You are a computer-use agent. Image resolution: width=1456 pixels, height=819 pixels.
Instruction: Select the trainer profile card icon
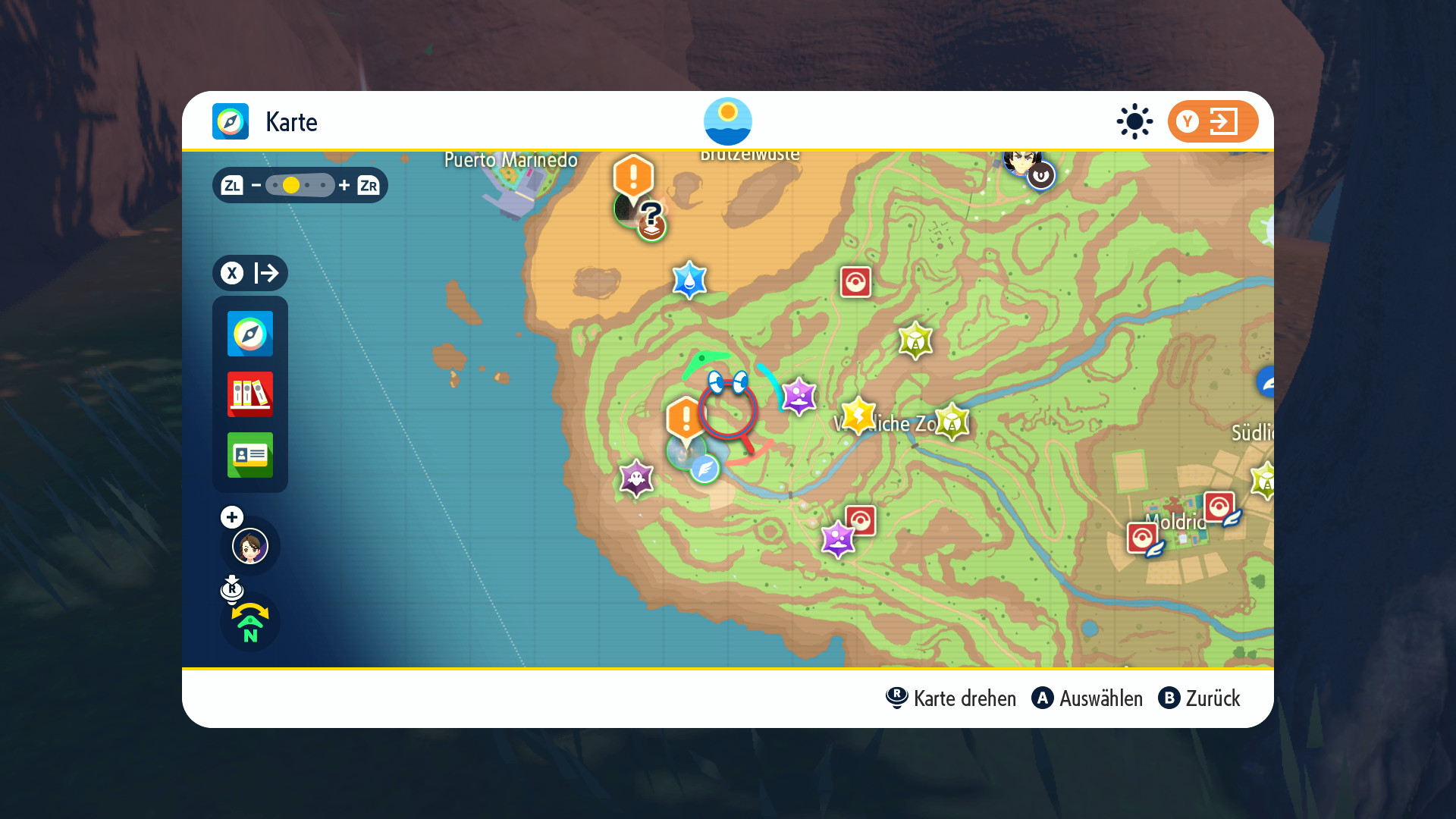click(x=250, y=455)
